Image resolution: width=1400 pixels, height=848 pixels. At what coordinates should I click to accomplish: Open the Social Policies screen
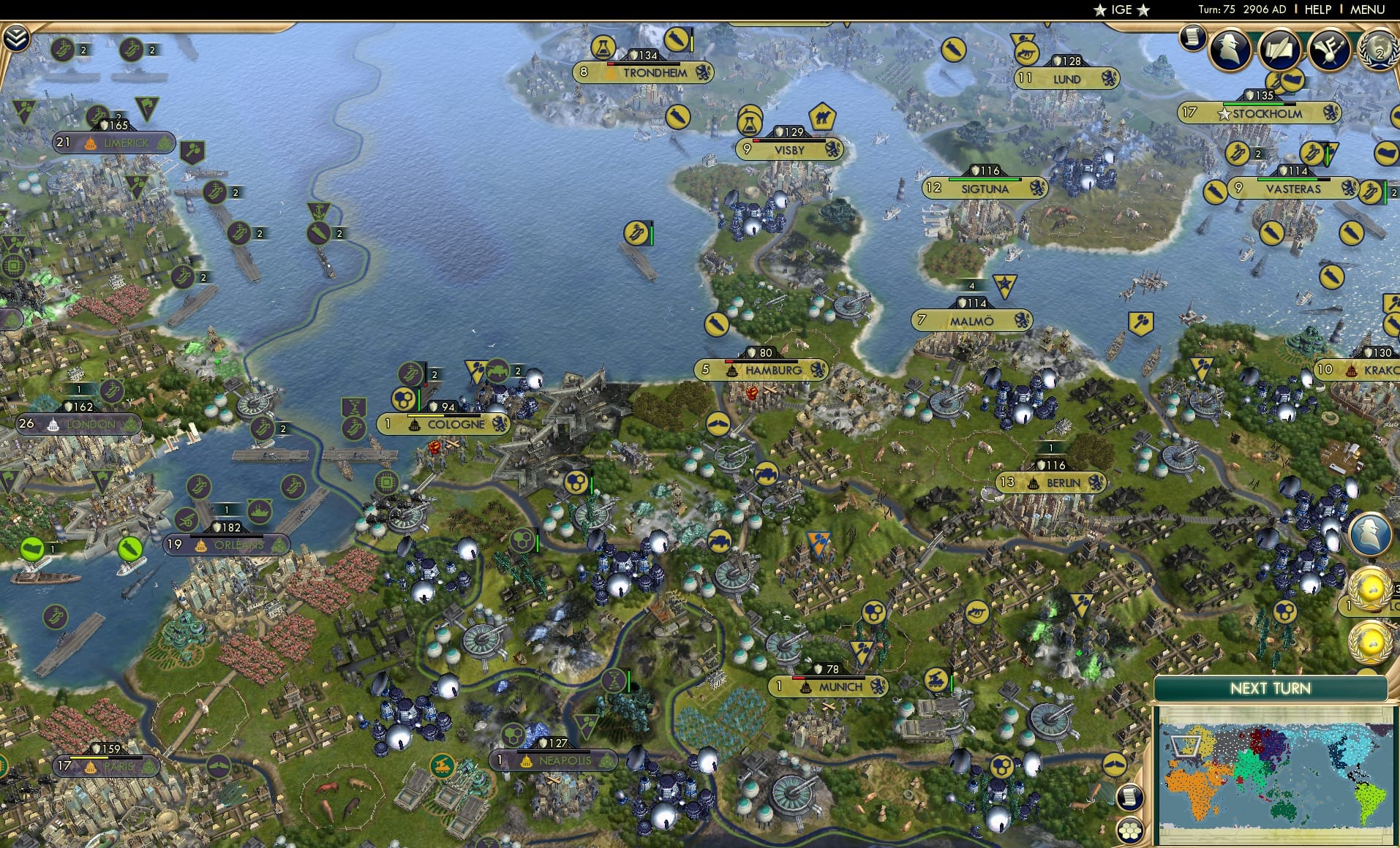[1280, 50]
